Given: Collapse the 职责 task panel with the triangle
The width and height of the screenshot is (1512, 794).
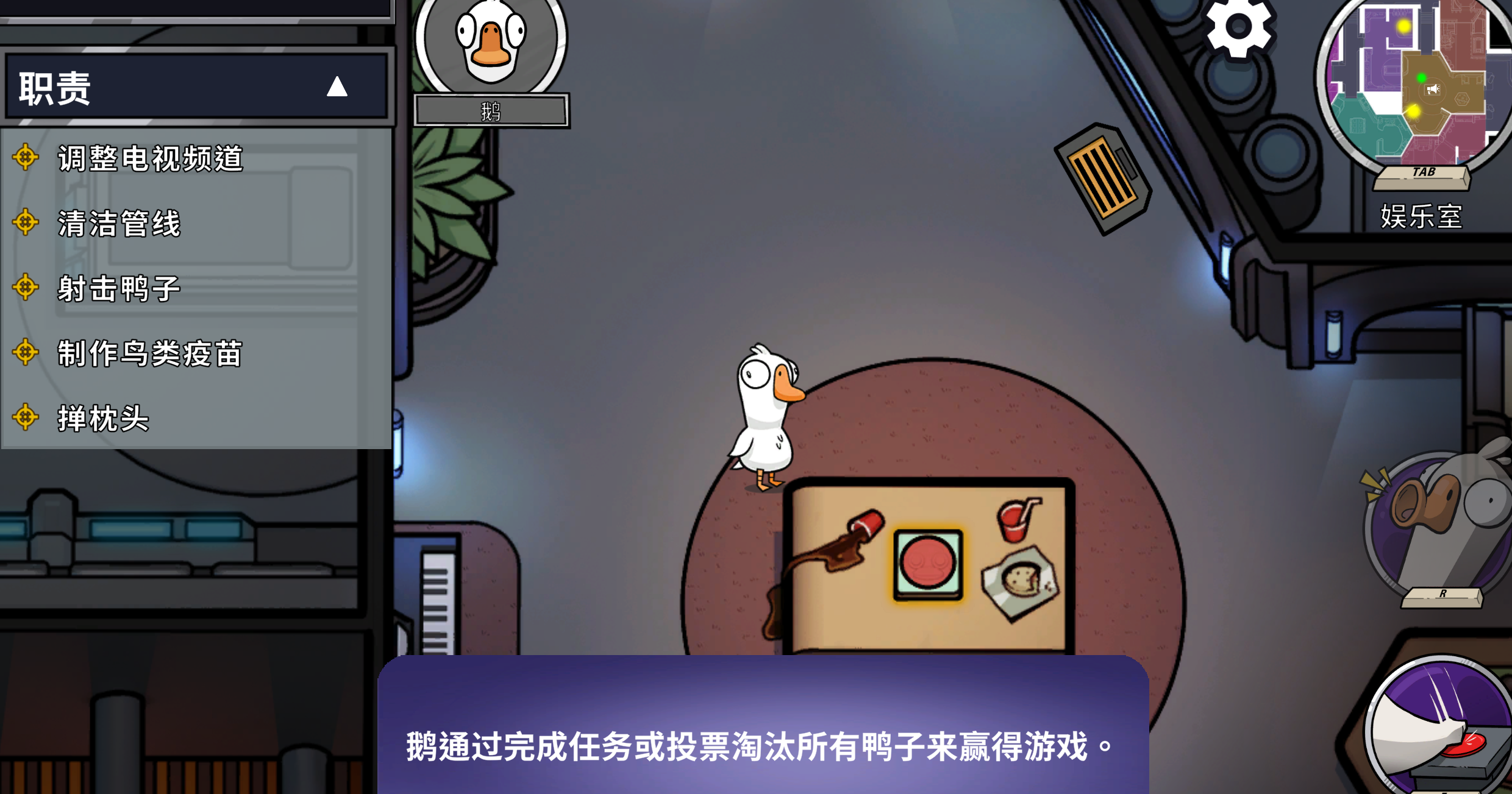Looking at the screenshot, I should coord(336,86).
